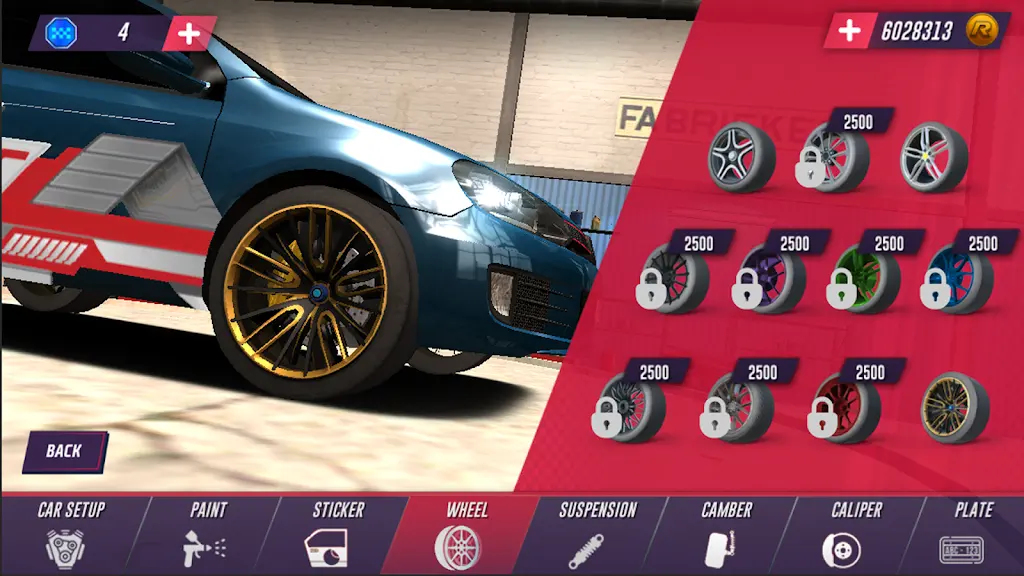This screenshot has height=576, width=1024.
Task: Open the Plate tab
Action: coord(972,534)
